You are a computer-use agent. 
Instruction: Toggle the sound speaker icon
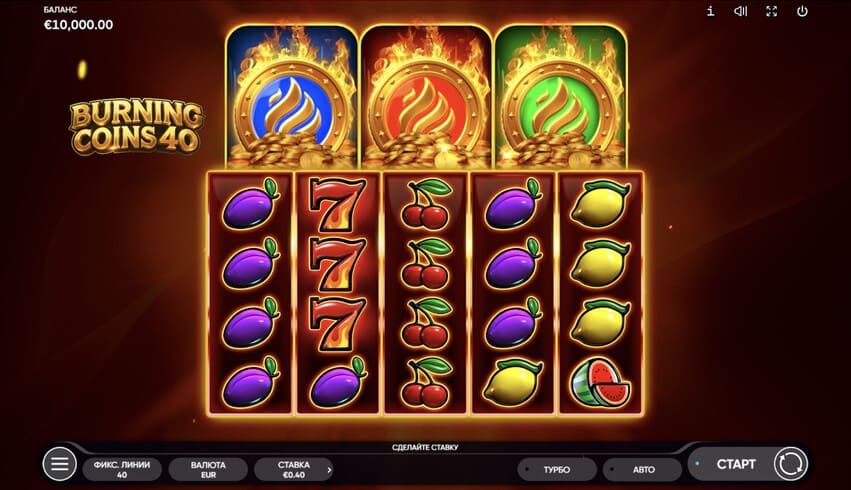(x=740, y=11)
